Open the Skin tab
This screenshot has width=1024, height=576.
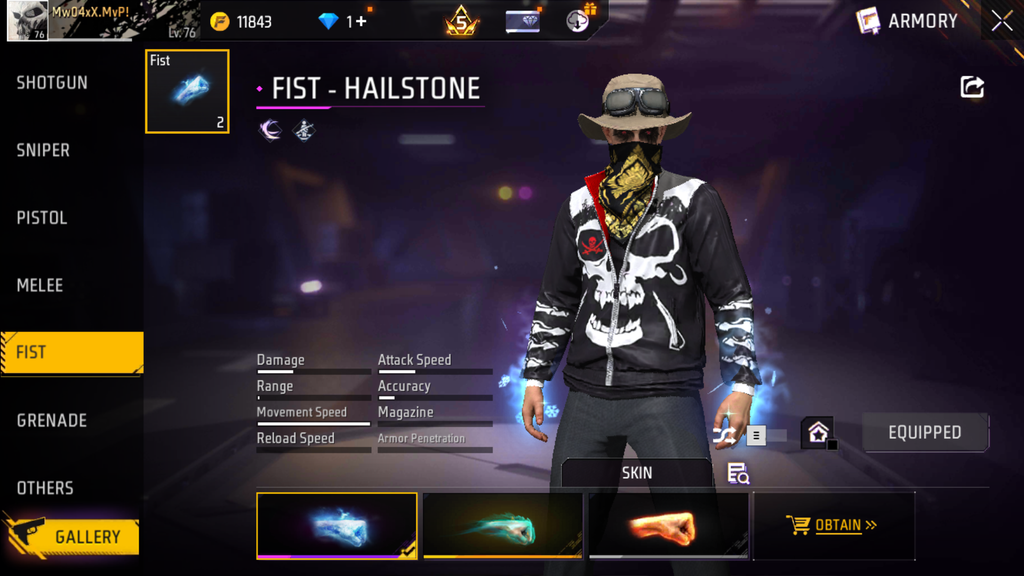pos(636,473)
